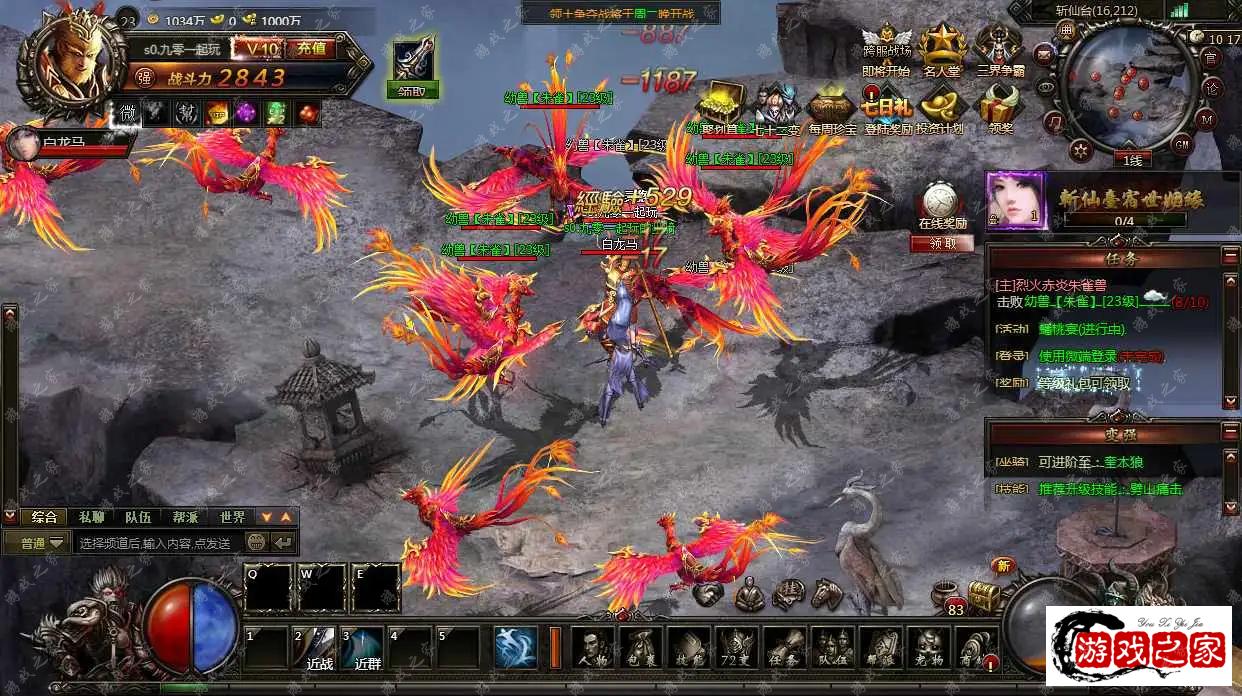Open the 包裹 bag panel

tap(641, 647)
